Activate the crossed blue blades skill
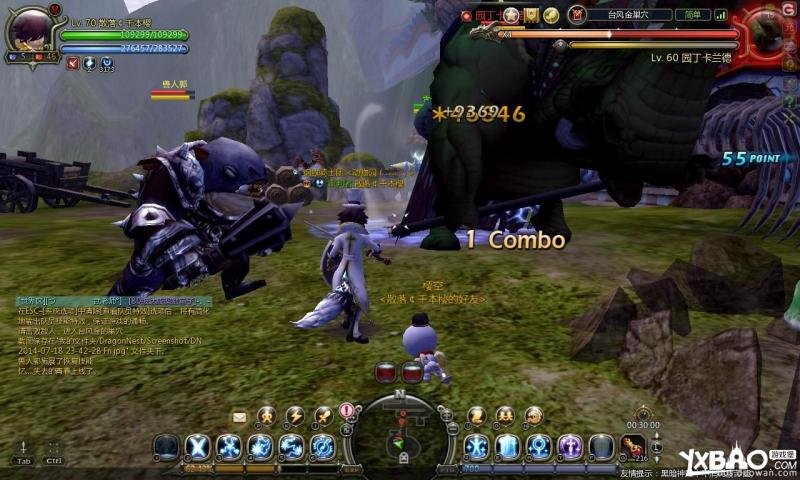This screenshot has width=800, height=480. pos(198,446)
